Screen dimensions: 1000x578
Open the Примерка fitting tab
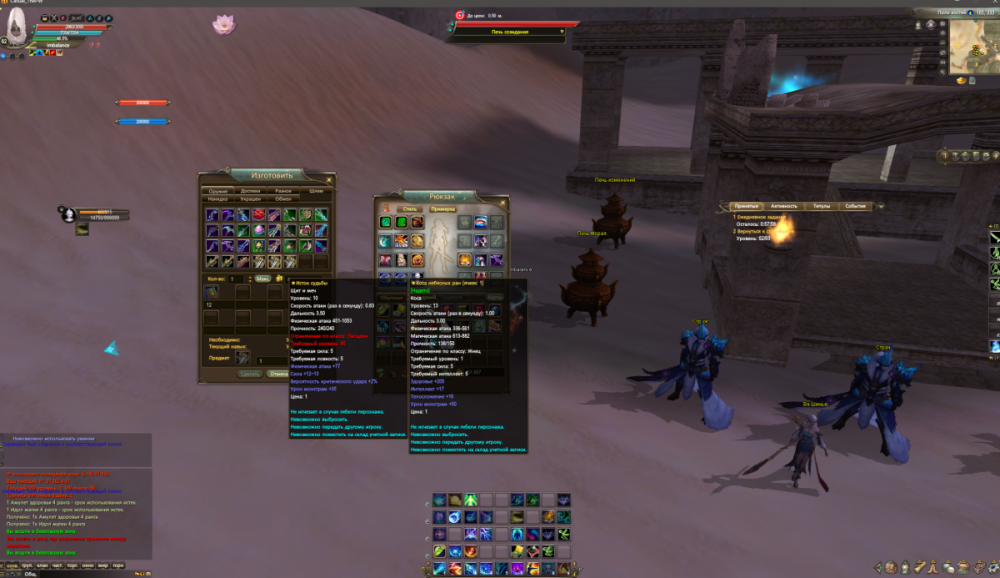pos(443,208)
